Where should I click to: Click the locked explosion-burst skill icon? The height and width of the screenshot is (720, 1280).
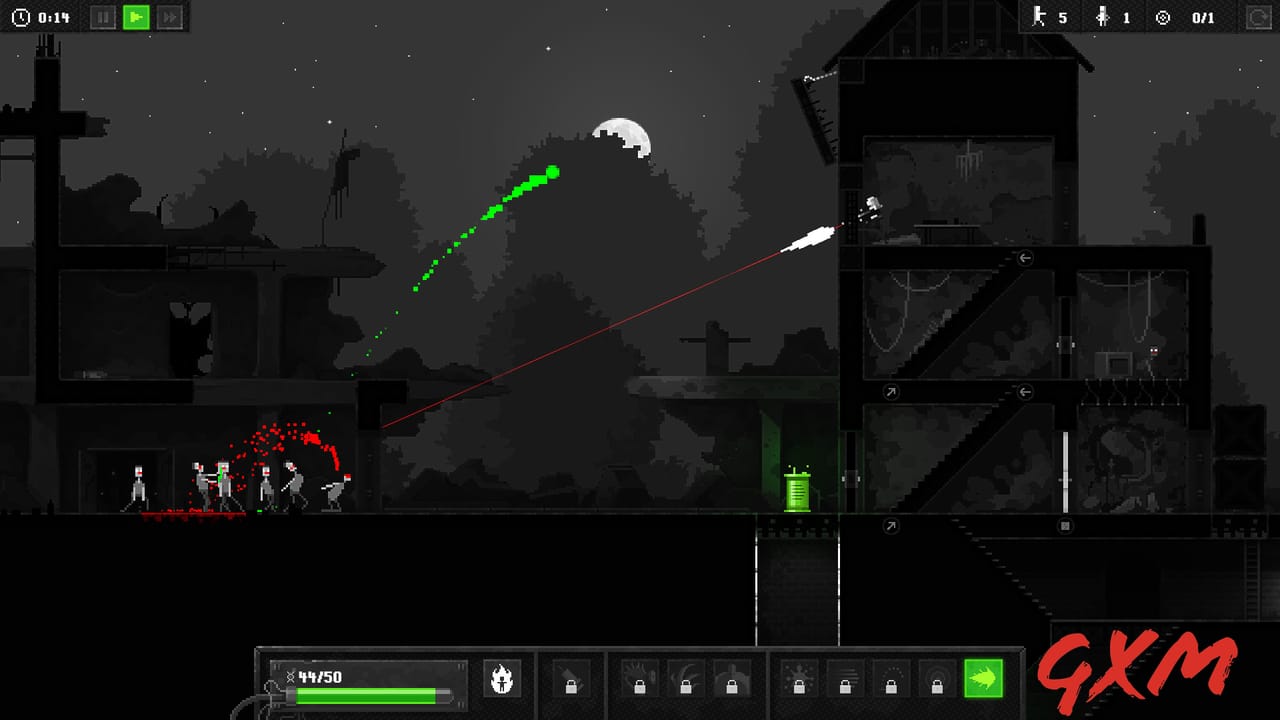[798, 681]
